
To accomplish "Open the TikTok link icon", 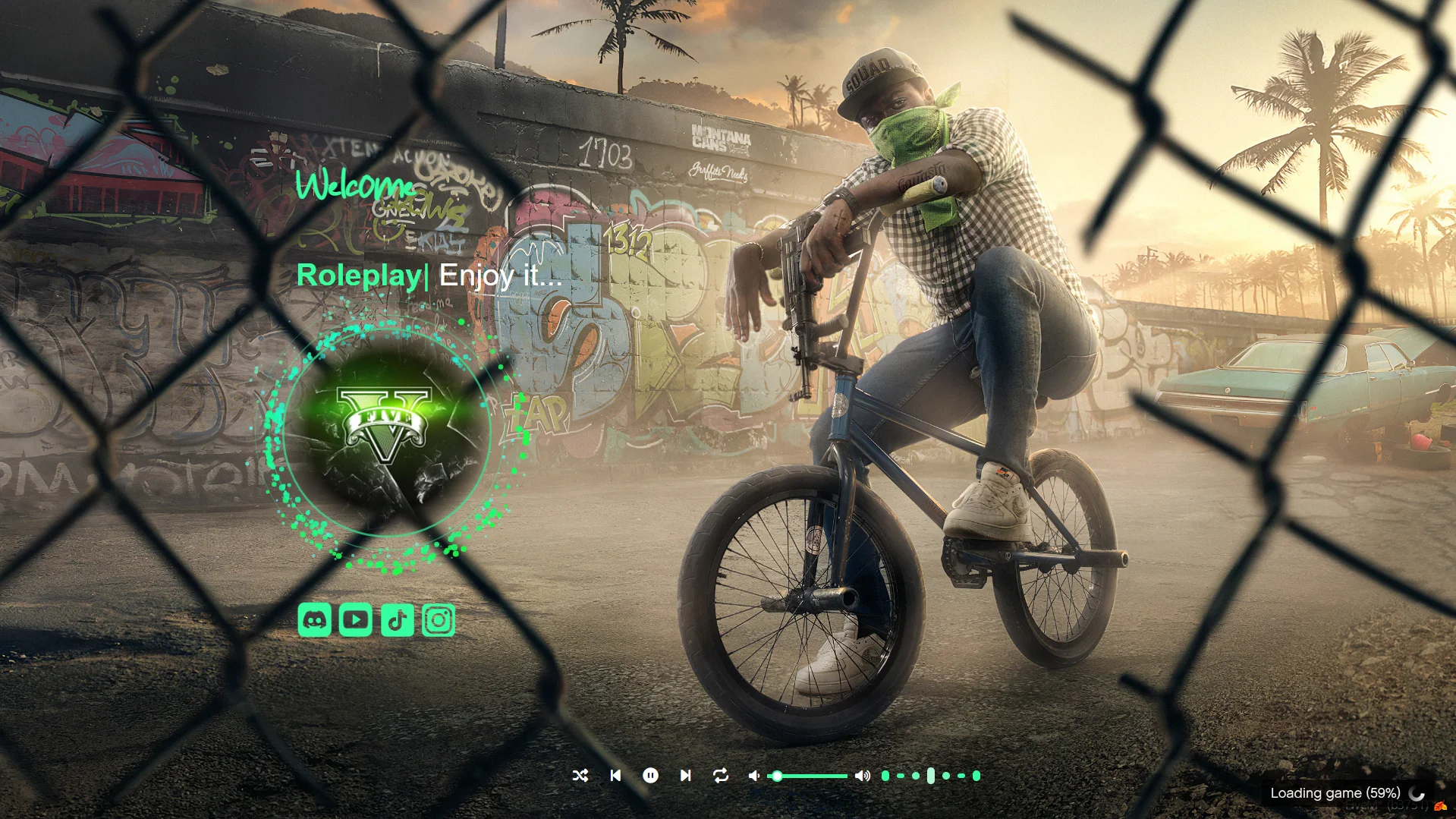I will click(397, 620).
